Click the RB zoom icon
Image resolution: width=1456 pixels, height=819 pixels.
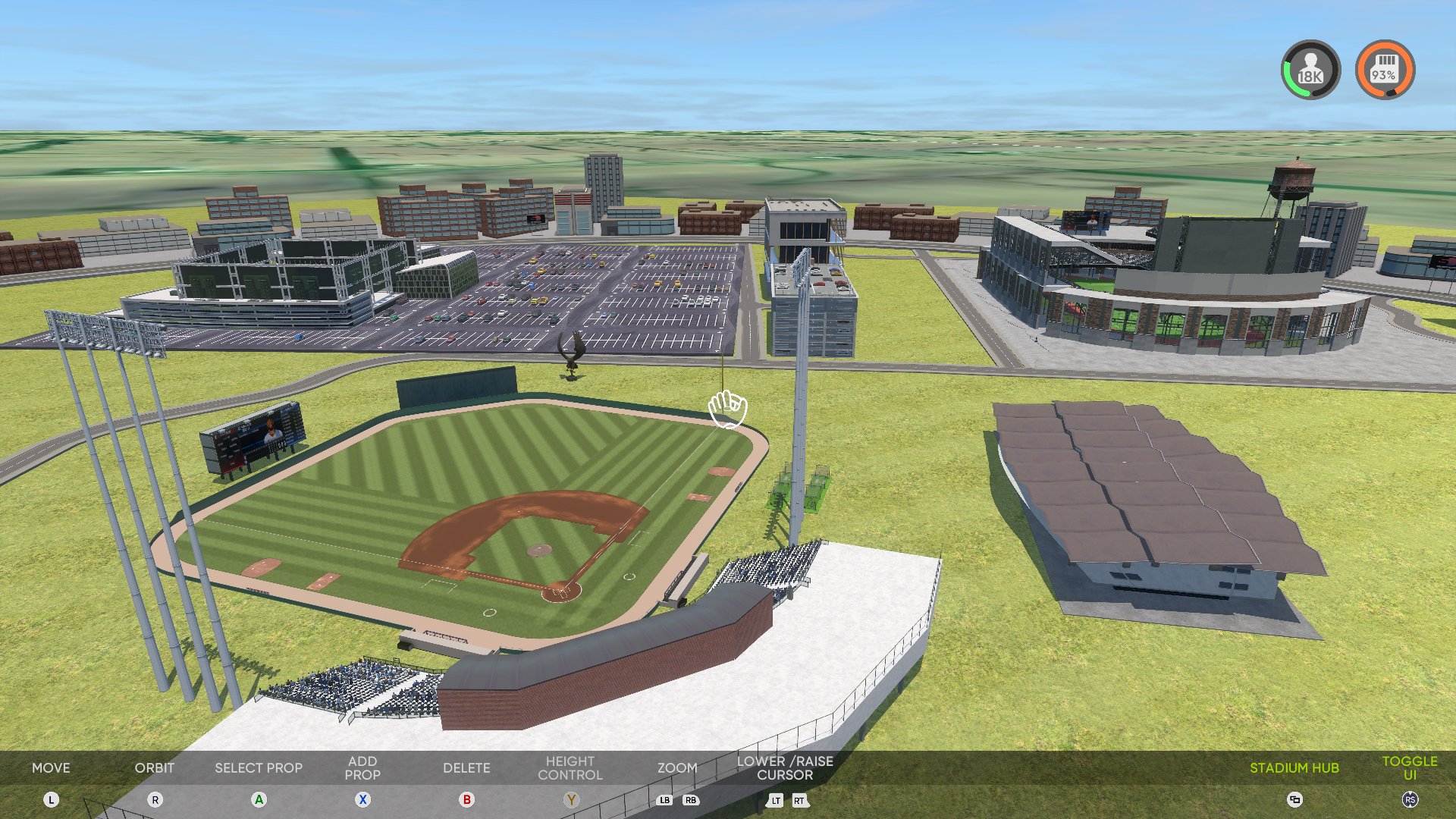coord(690,800)
